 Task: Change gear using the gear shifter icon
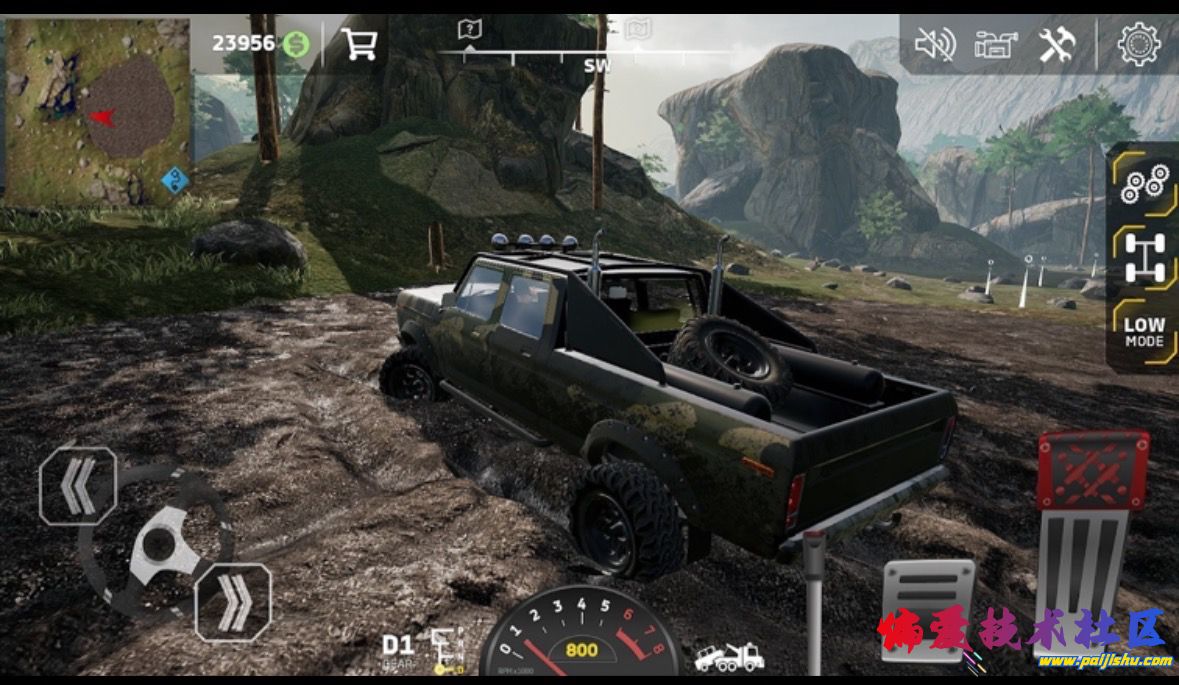pyautogui.click(x=446, y=647)
